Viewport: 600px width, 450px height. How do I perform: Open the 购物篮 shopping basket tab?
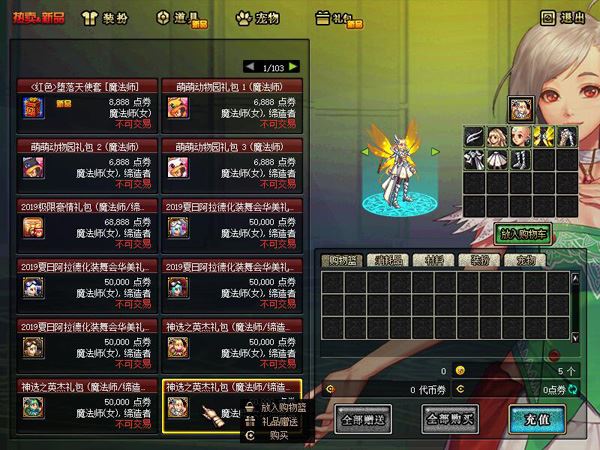tap(344, 260)
